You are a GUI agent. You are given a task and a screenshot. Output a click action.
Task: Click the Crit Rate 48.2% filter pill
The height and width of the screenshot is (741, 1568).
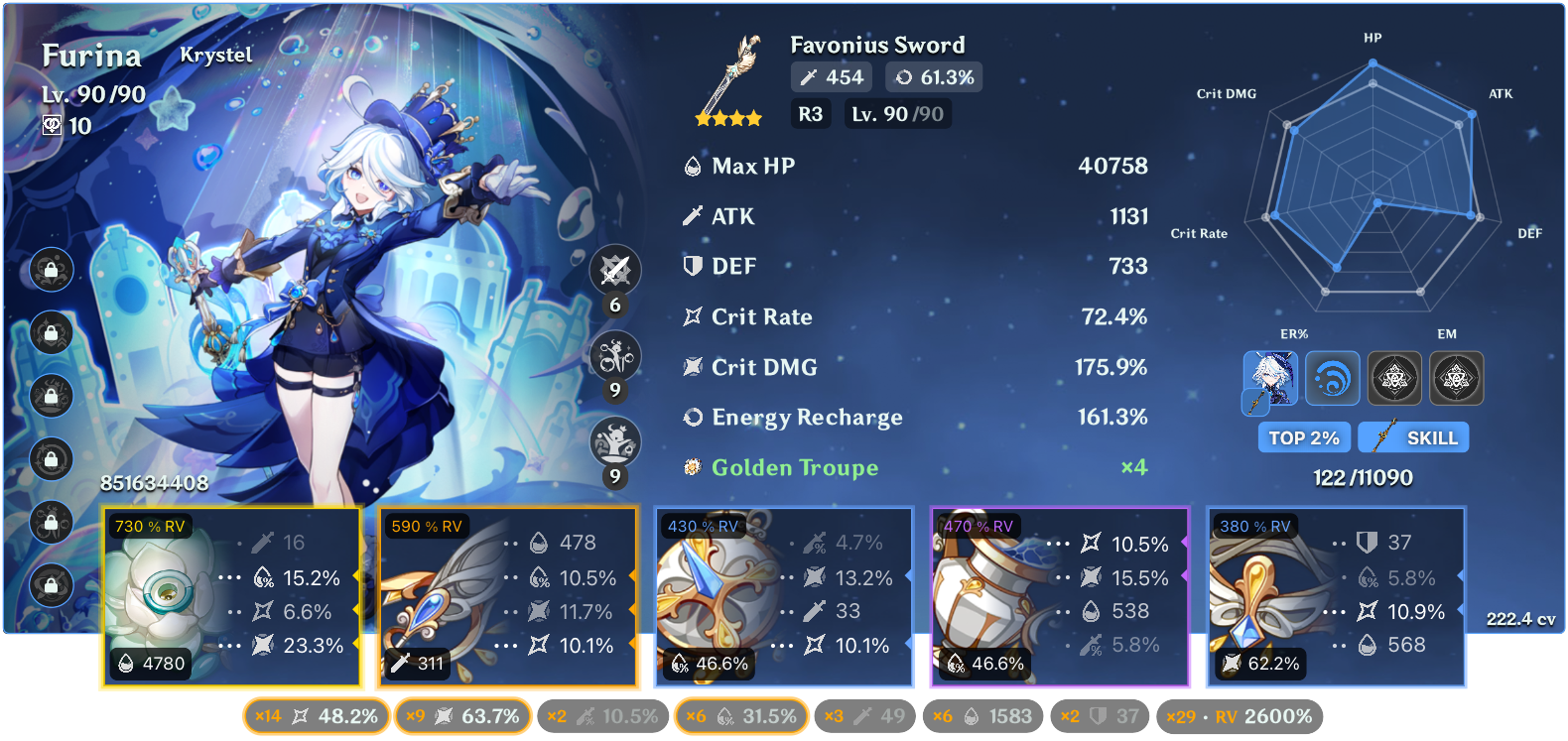[316, 715]
